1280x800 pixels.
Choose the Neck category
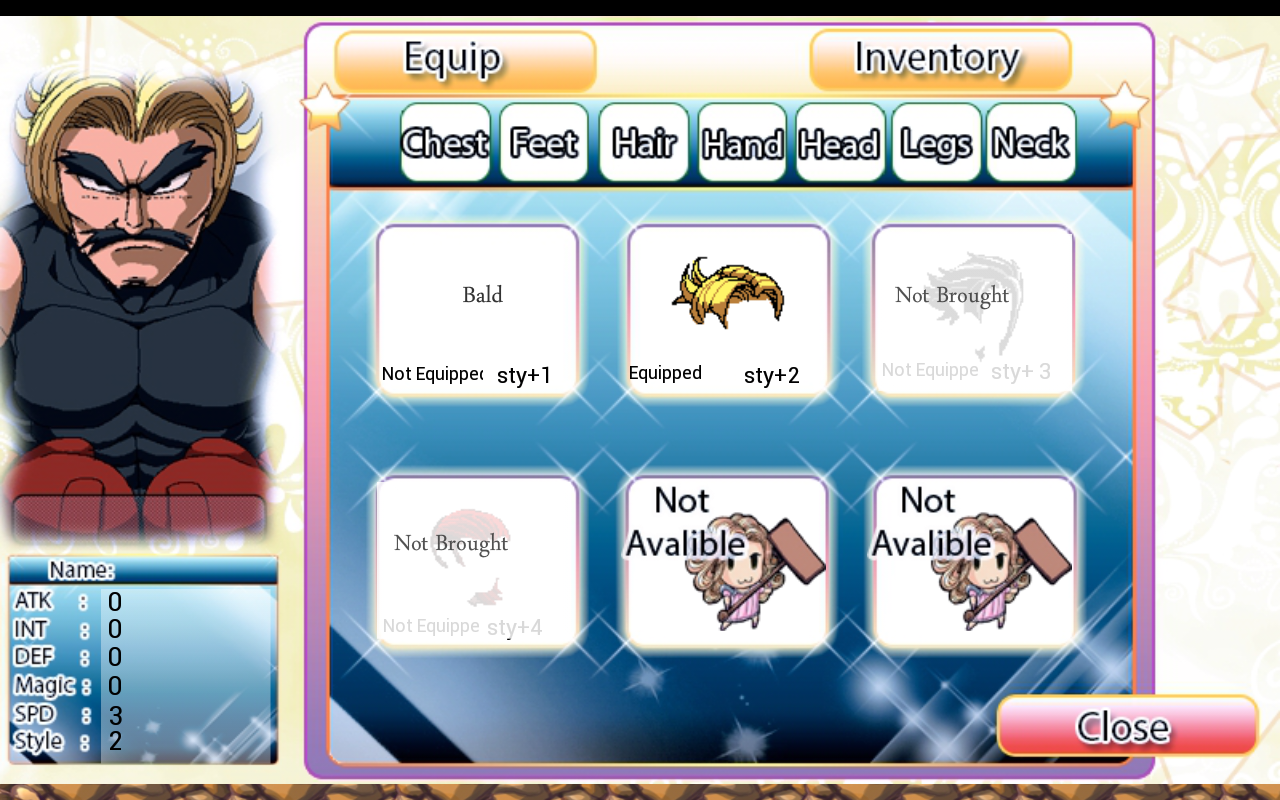tap(1031, 143)
